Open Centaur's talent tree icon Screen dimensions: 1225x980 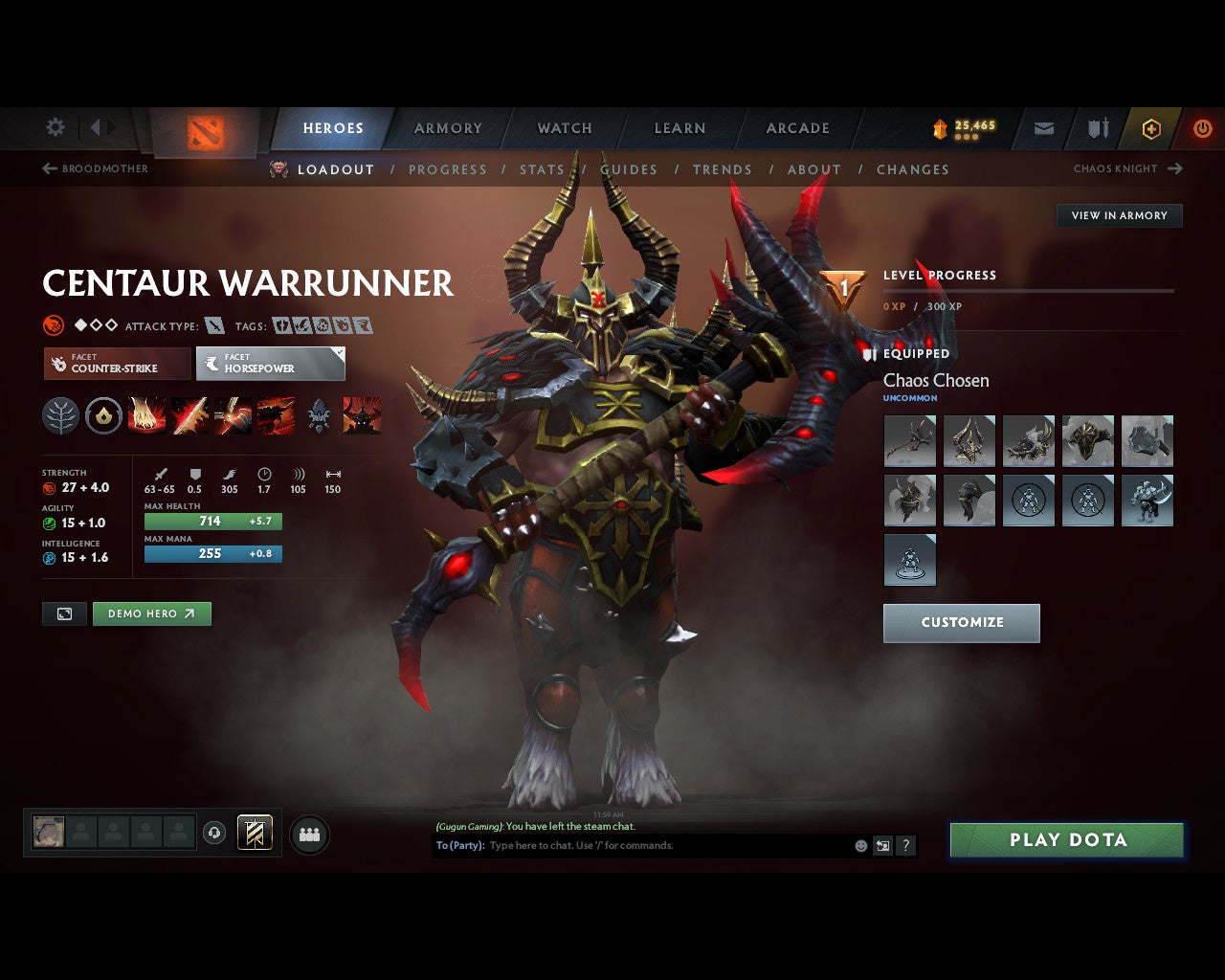60,414
